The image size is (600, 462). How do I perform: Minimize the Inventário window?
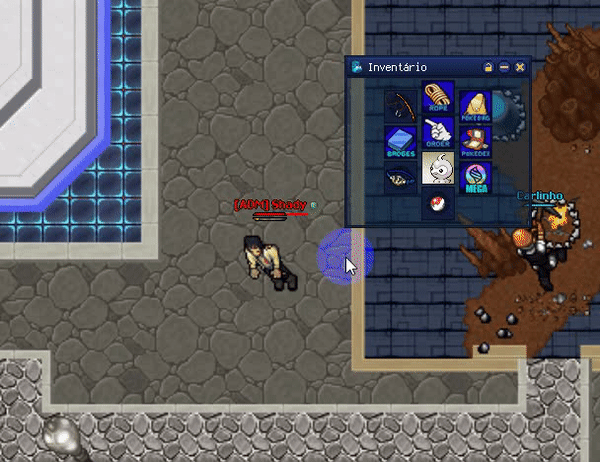click(504, 67)
